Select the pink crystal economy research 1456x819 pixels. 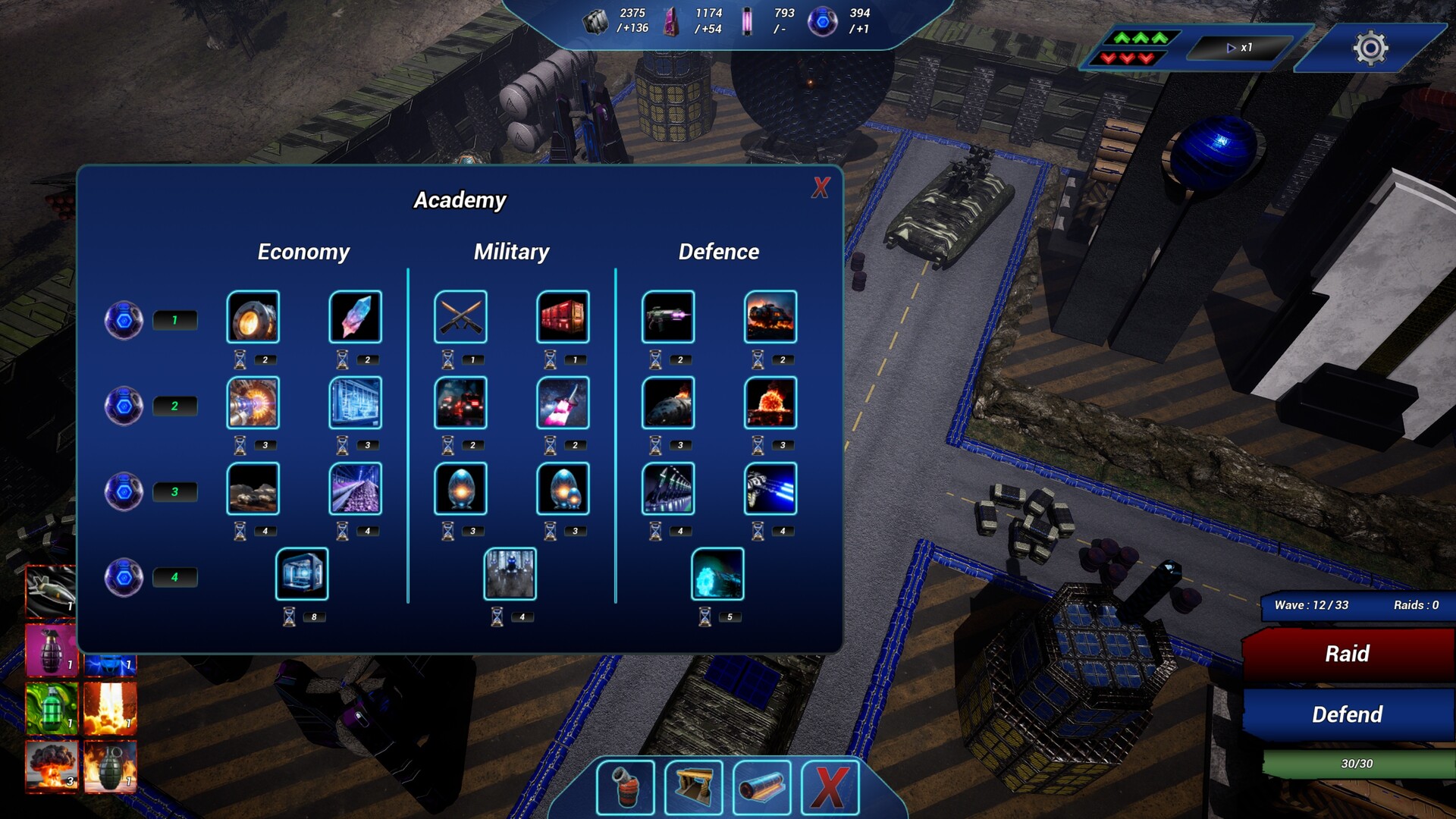point(355,317)
